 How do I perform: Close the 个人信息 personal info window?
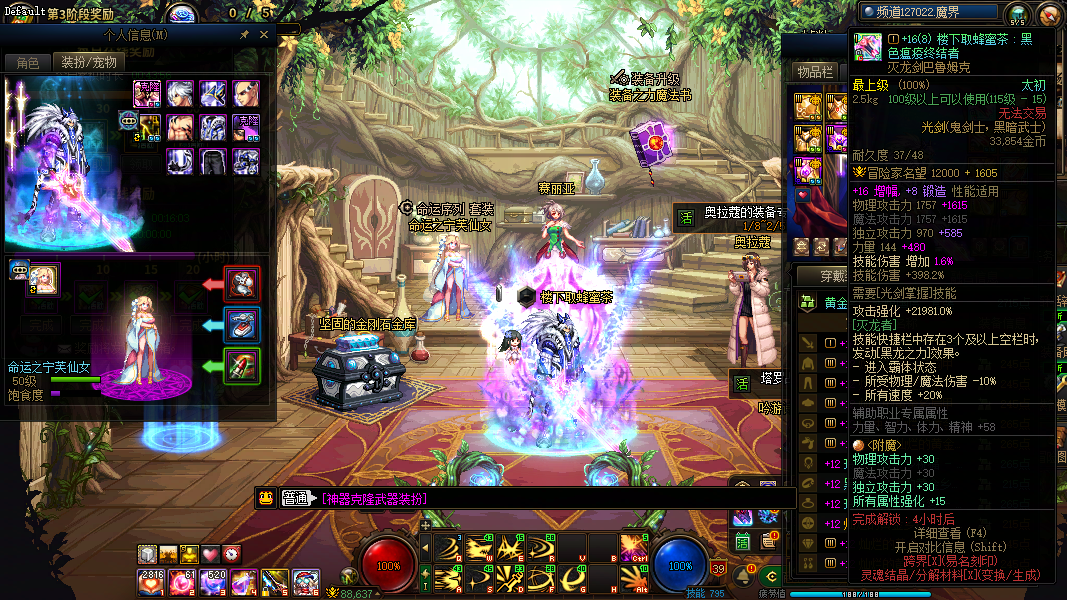264,34
